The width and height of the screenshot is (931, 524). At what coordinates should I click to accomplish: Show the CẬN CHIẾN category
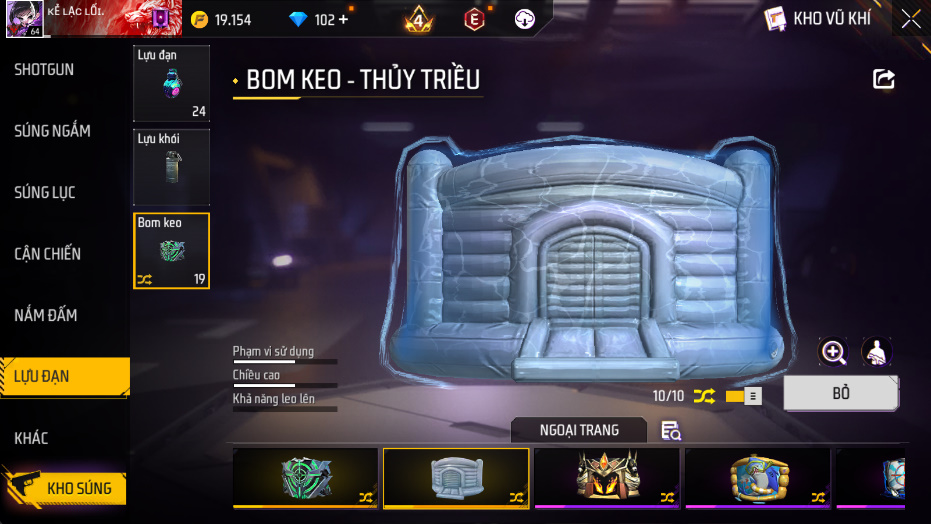pos(48,254)
